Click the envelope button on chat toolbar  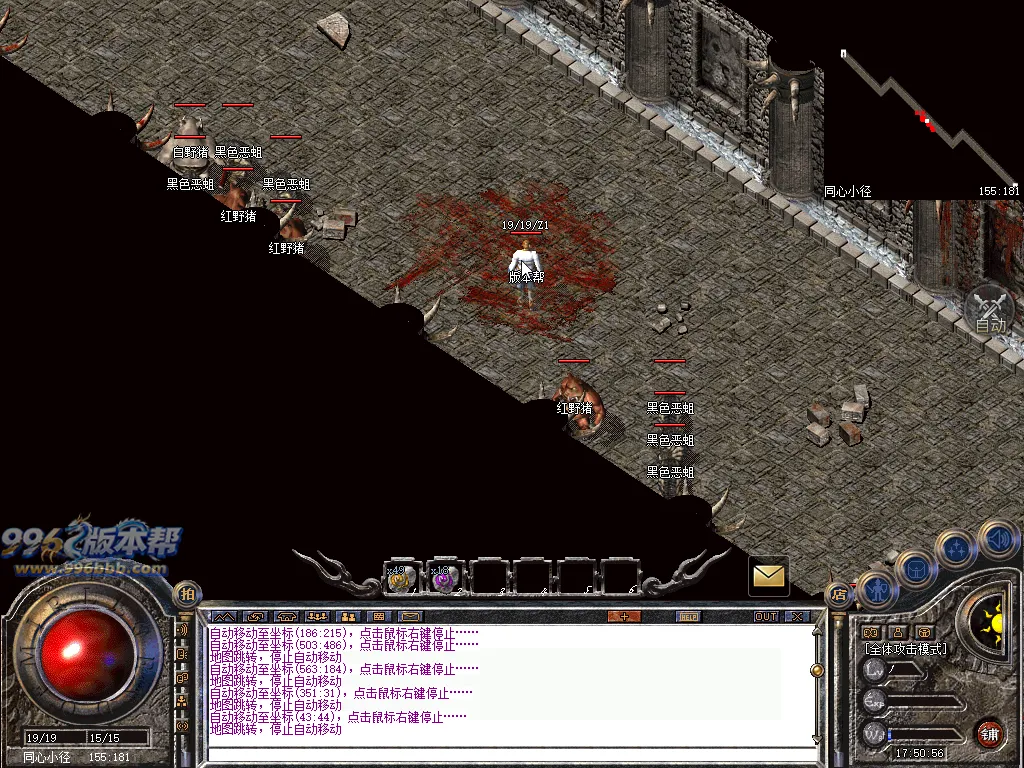tap(411, 616)
